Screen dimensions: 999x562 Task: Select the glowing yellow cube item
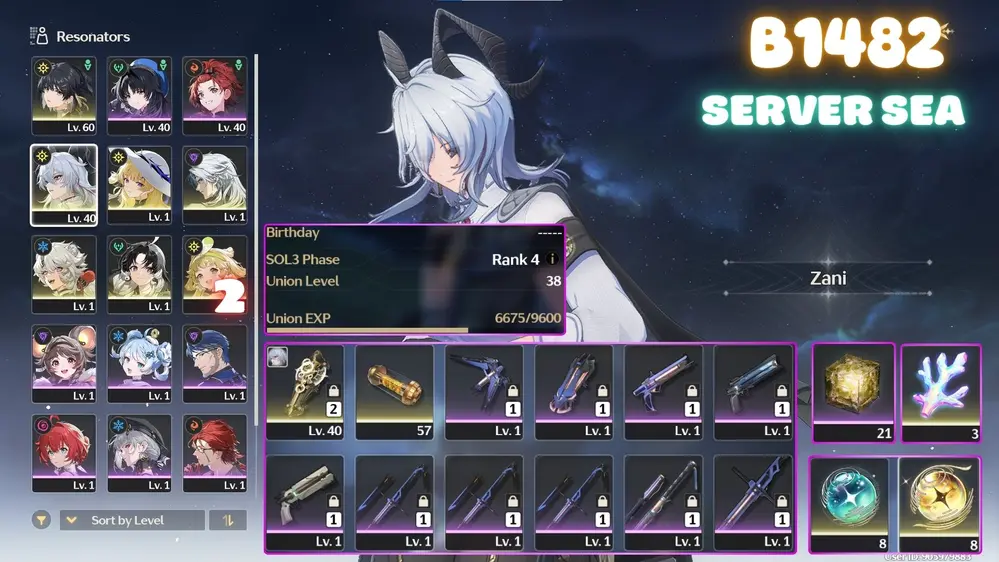[853, 391]
